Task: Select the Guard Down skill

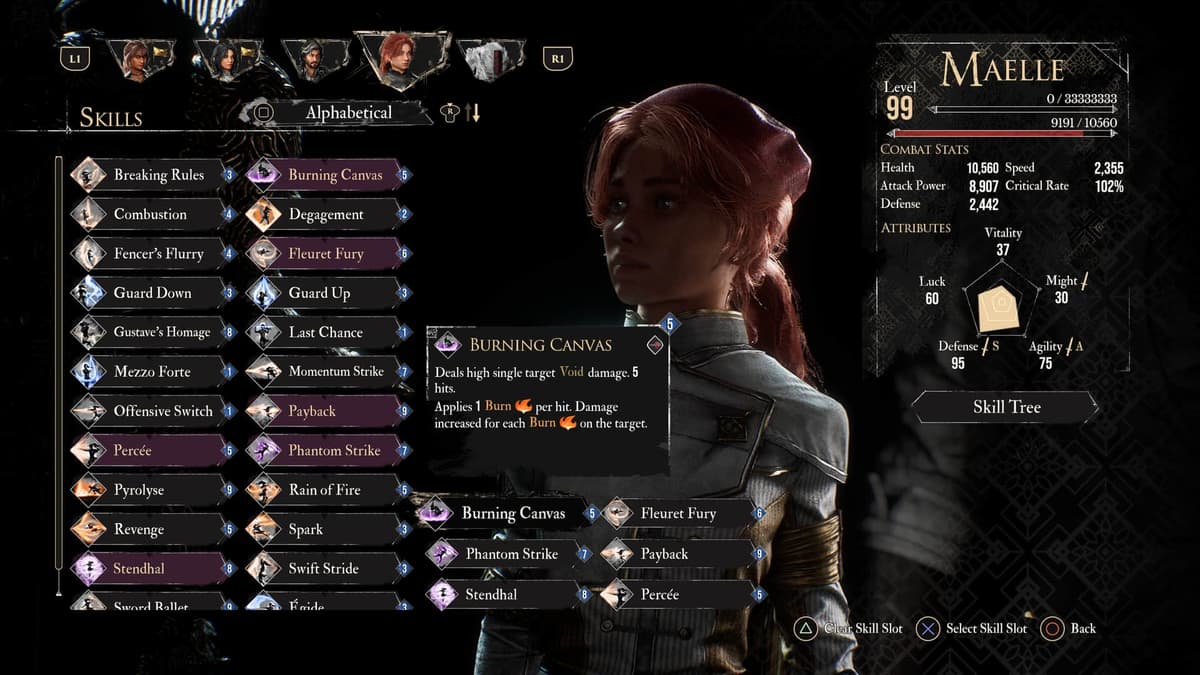Action: click(152, 293)
